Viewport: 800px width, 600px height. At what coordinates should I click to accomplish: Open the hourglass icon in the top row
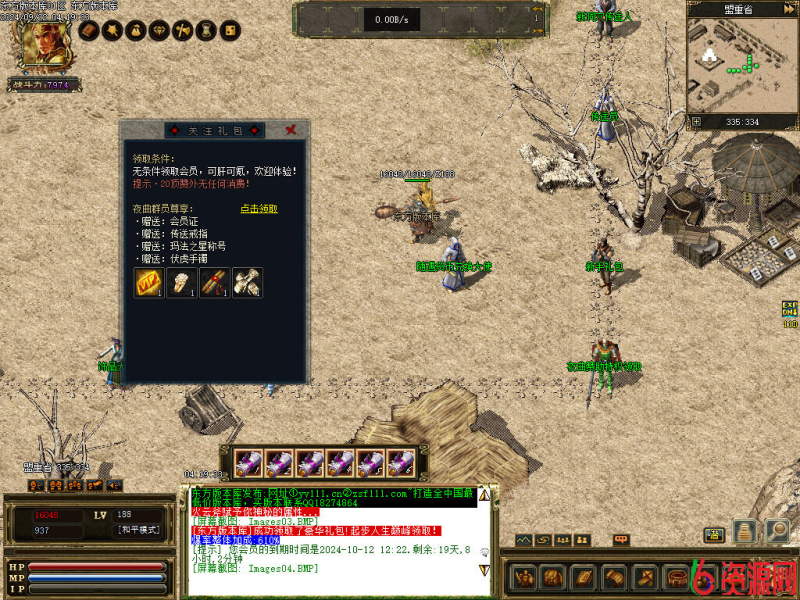[x=205, y=31]
